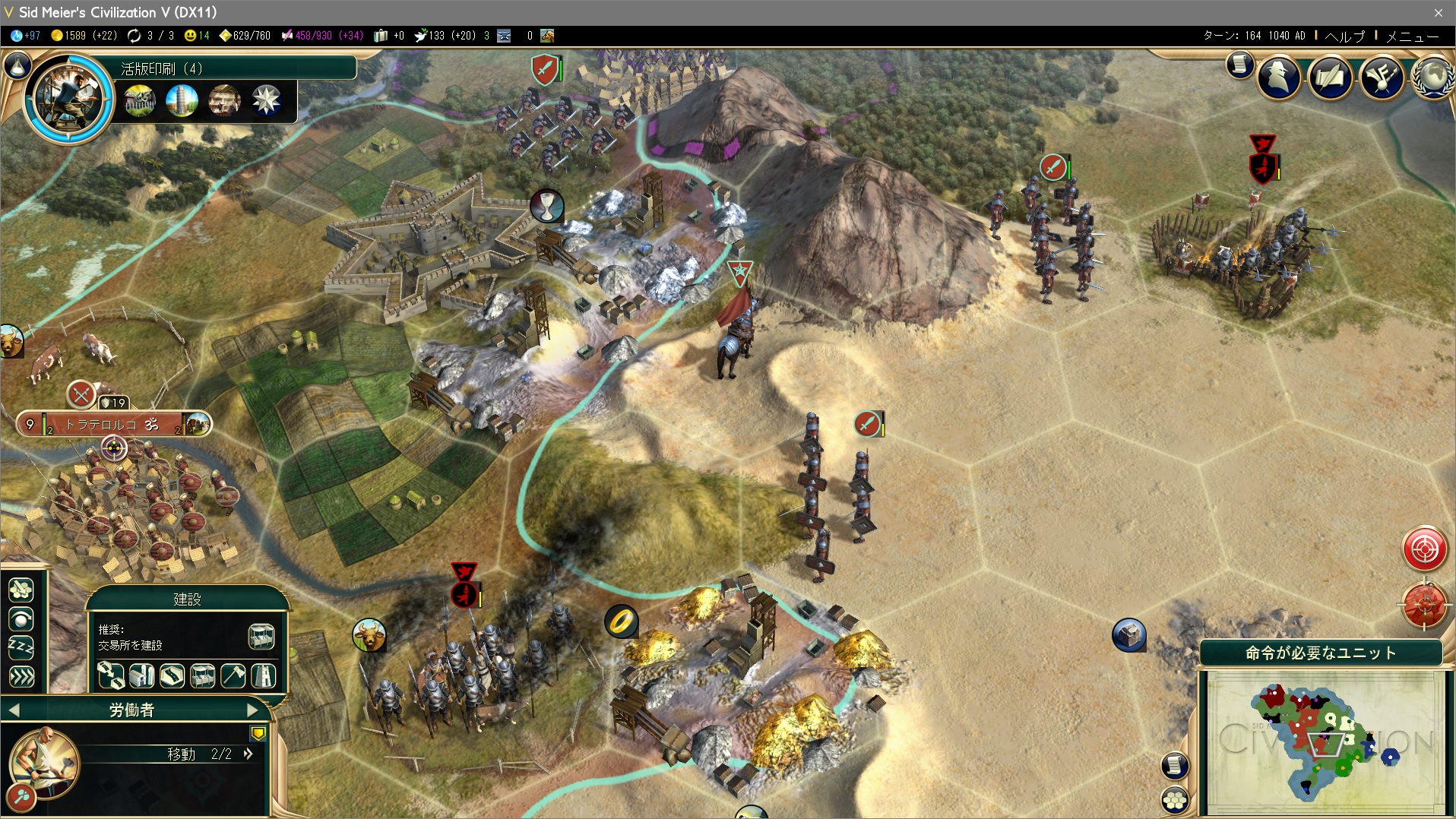Open the メニュー game menu
The width and height of the screenshot is (1456, 819).
tap(1412, 36)
